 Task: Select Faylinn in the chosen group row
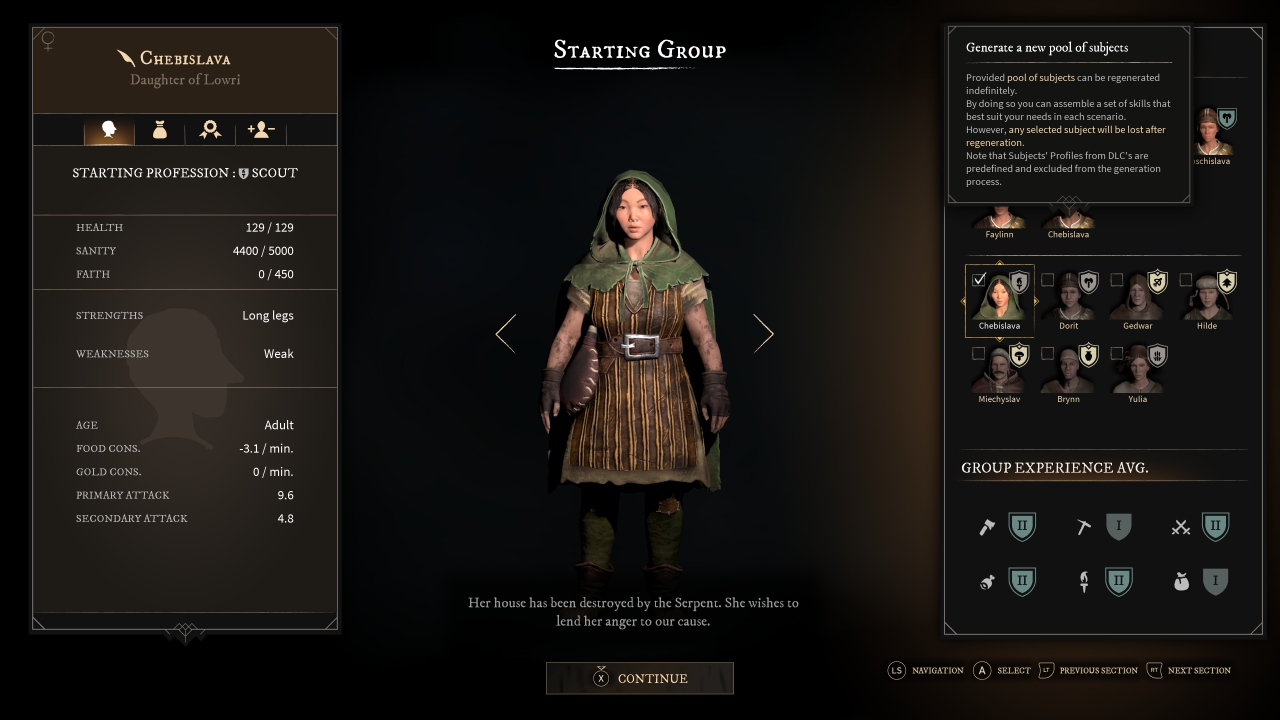(999, 219)
